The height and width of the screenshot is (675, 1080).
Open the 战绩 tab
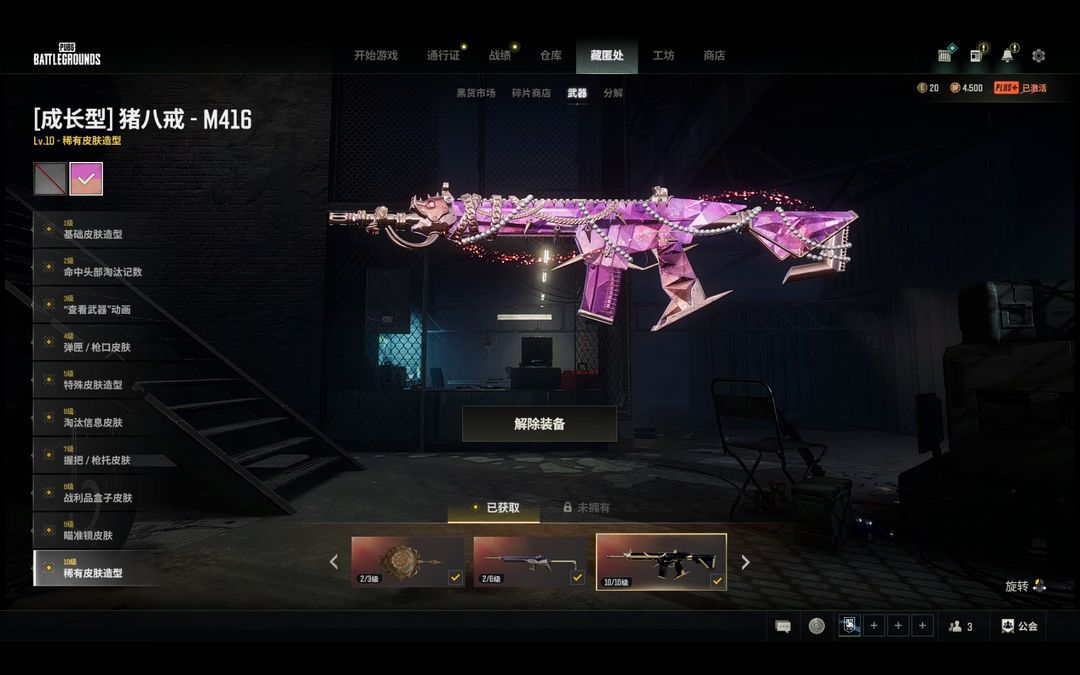[x=500, y=56]
